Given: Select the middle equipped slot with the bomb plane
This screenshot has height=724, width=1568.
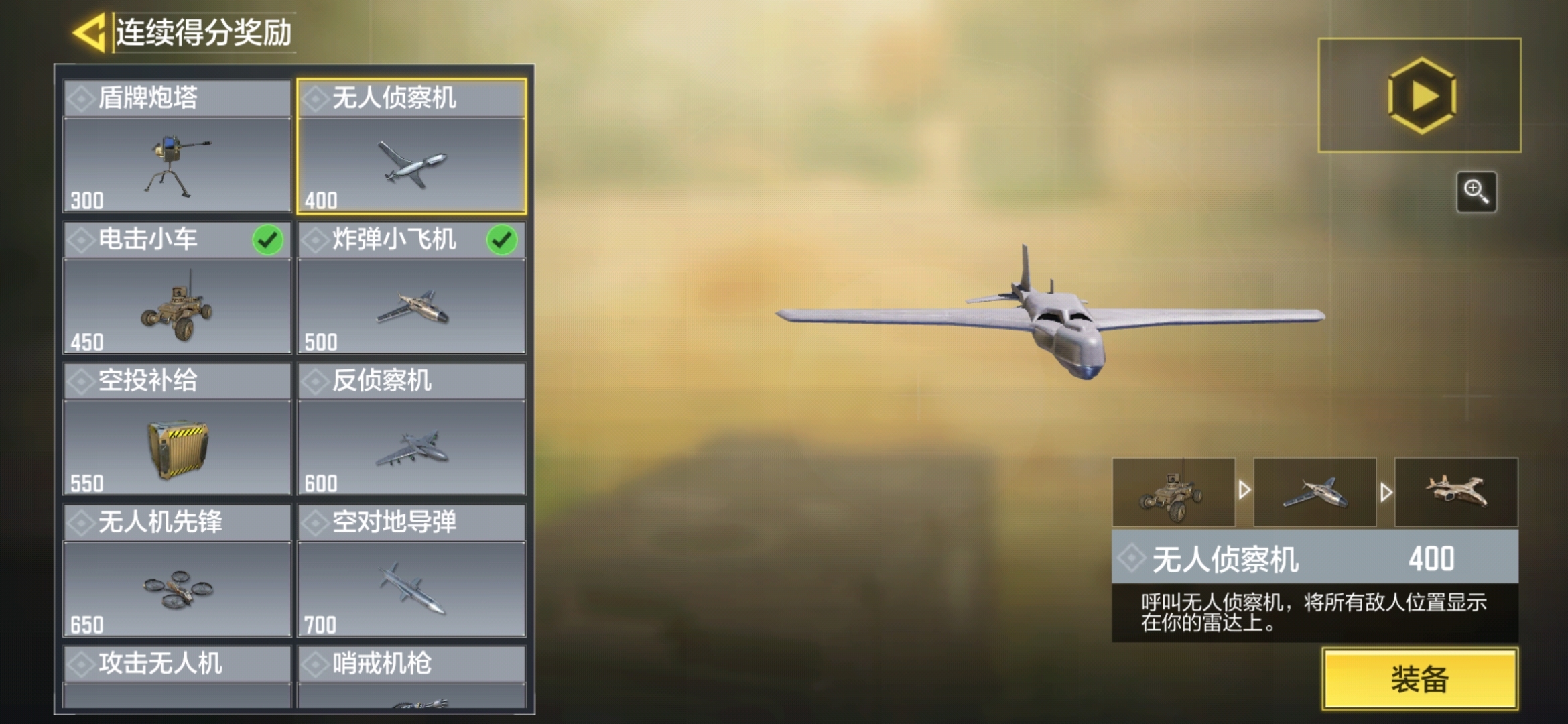Looking at the screenshot, I should [x=1315, y=492].
